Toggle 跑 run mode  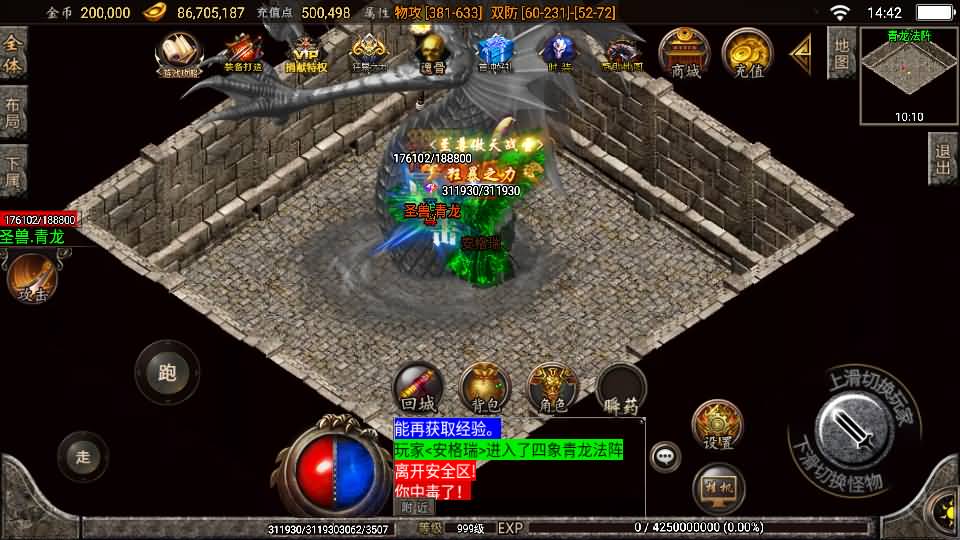[x=167, y=372]
